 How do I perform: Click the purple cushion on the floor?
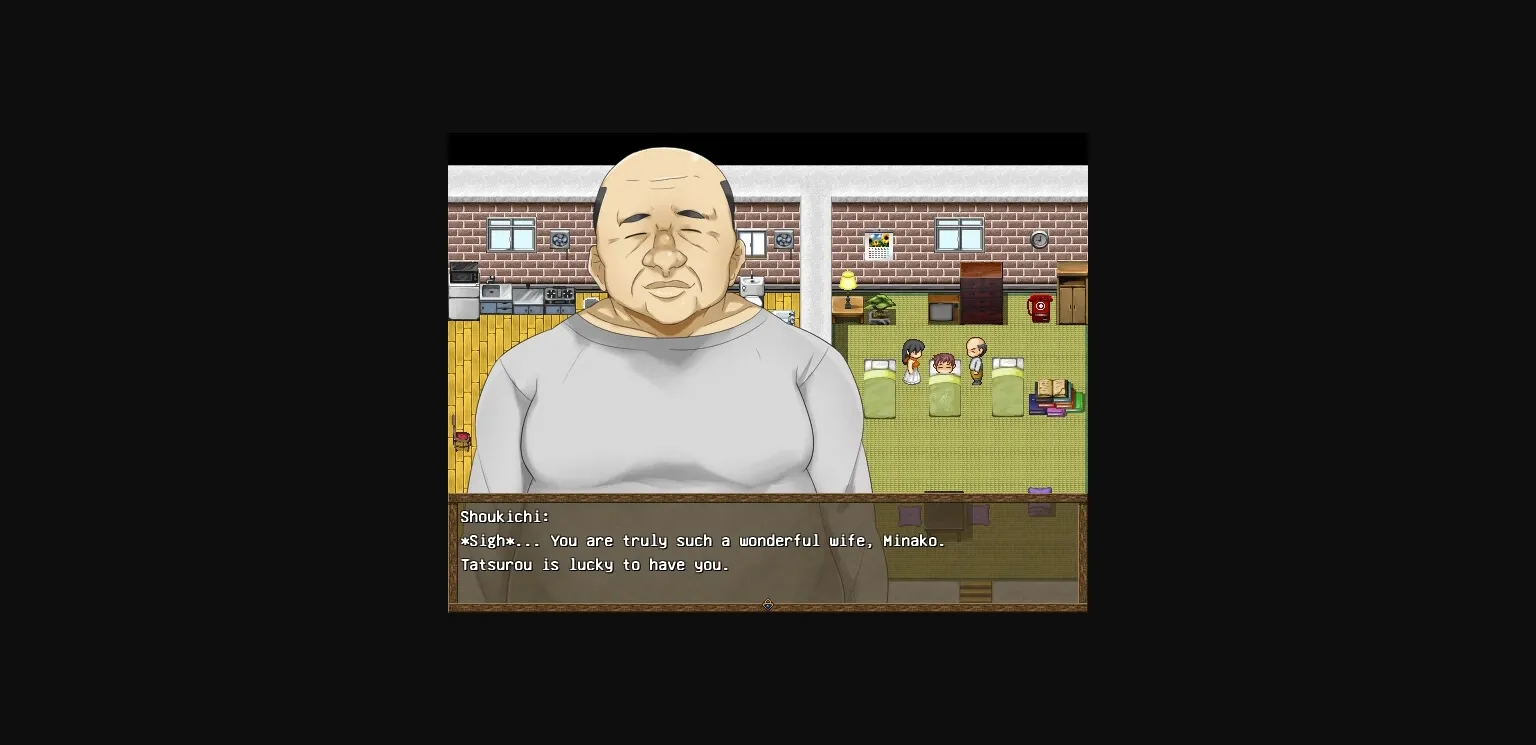click(1038, 490)
